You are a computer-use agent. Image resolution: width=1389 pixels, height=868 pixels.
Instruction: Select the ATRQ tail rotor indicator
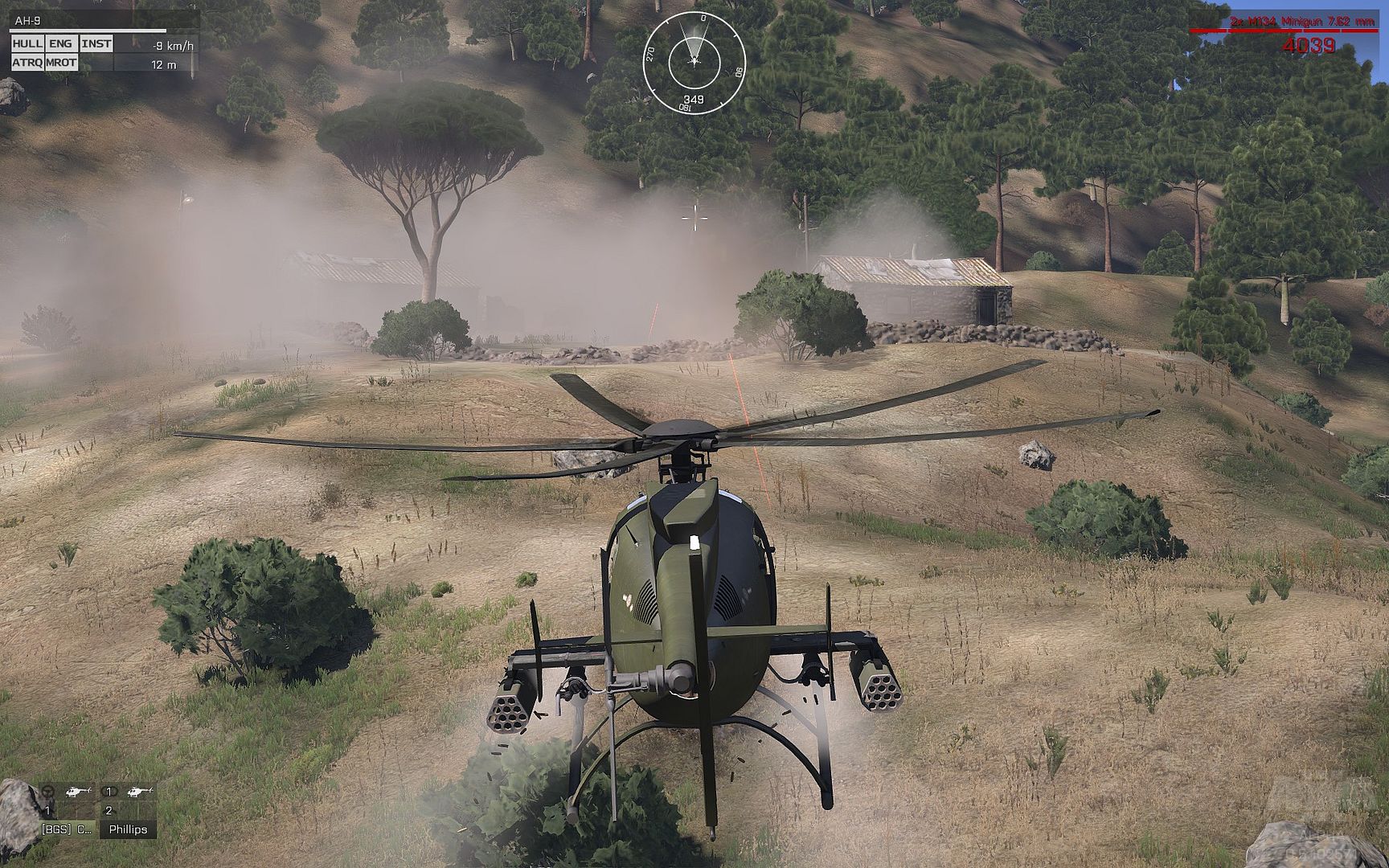tap(27, 63)
